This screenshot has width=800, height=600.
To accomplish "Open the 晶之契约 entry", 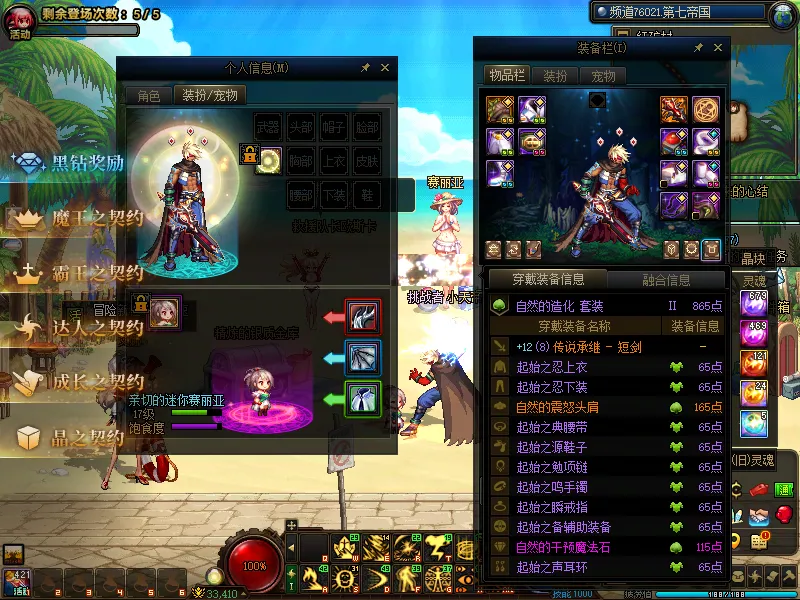I will coord(88,437).
